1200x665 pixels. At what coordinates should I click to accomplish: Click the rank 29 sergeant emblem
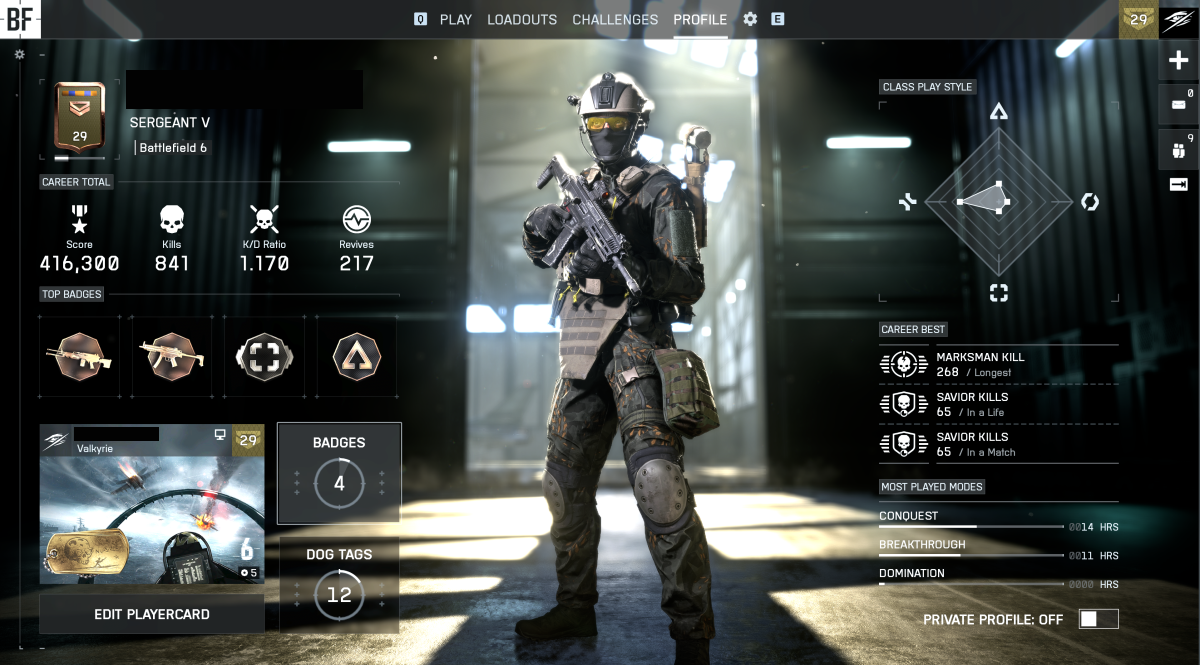[79, 120]
